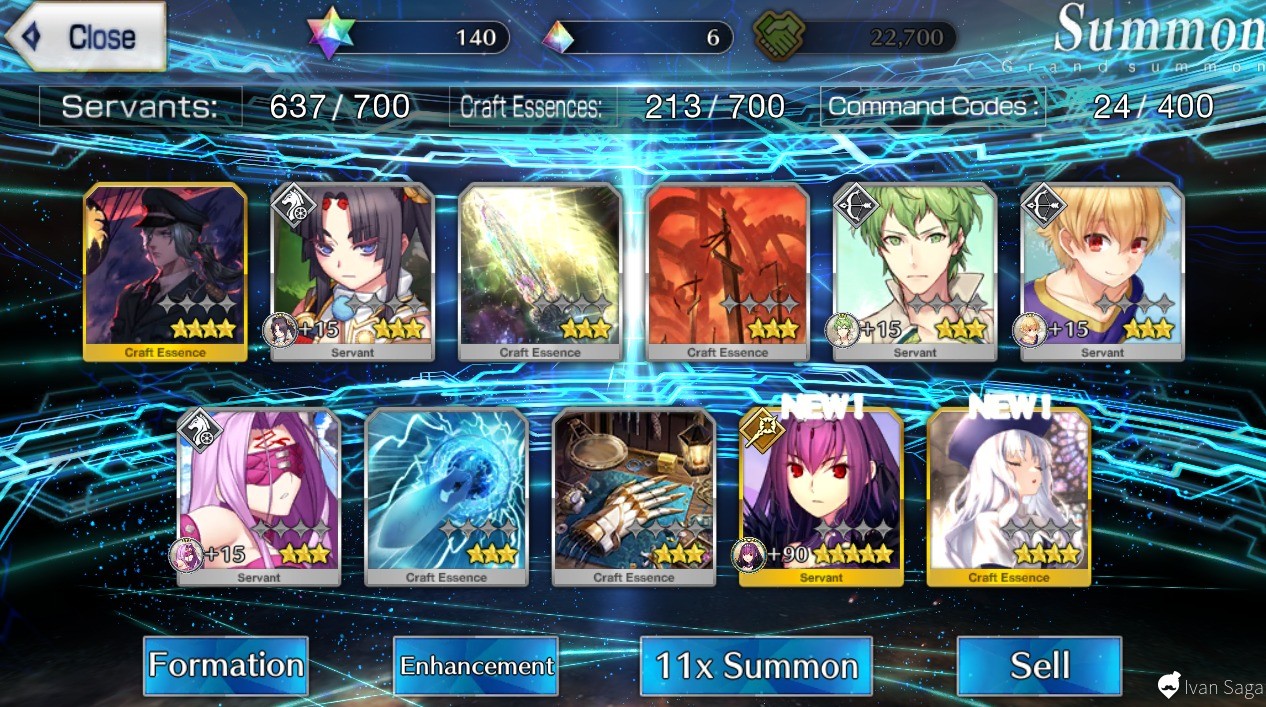
Task: Close the summon results screen
Action: coord(86,37)
